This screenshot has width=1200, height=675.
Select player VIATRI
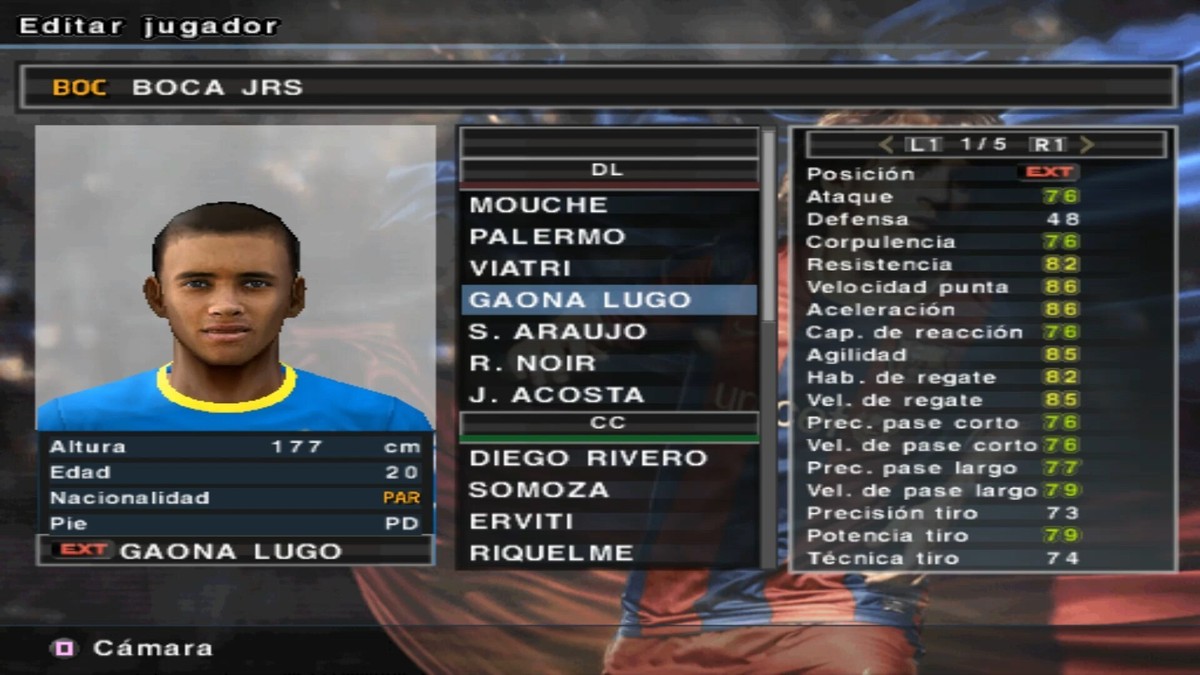coord(521,269)
